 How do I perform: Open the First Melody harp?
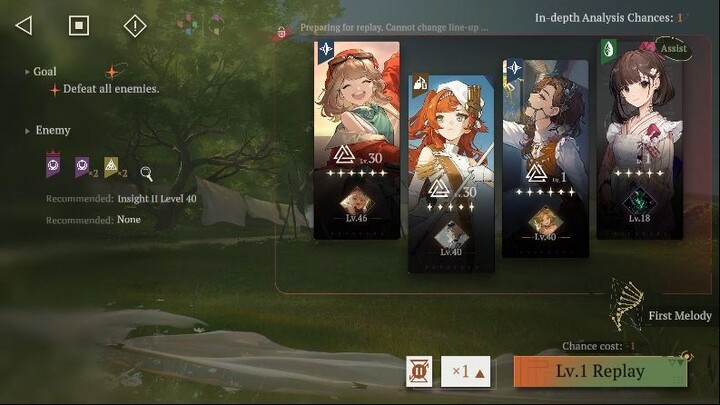tap(628, 304)
